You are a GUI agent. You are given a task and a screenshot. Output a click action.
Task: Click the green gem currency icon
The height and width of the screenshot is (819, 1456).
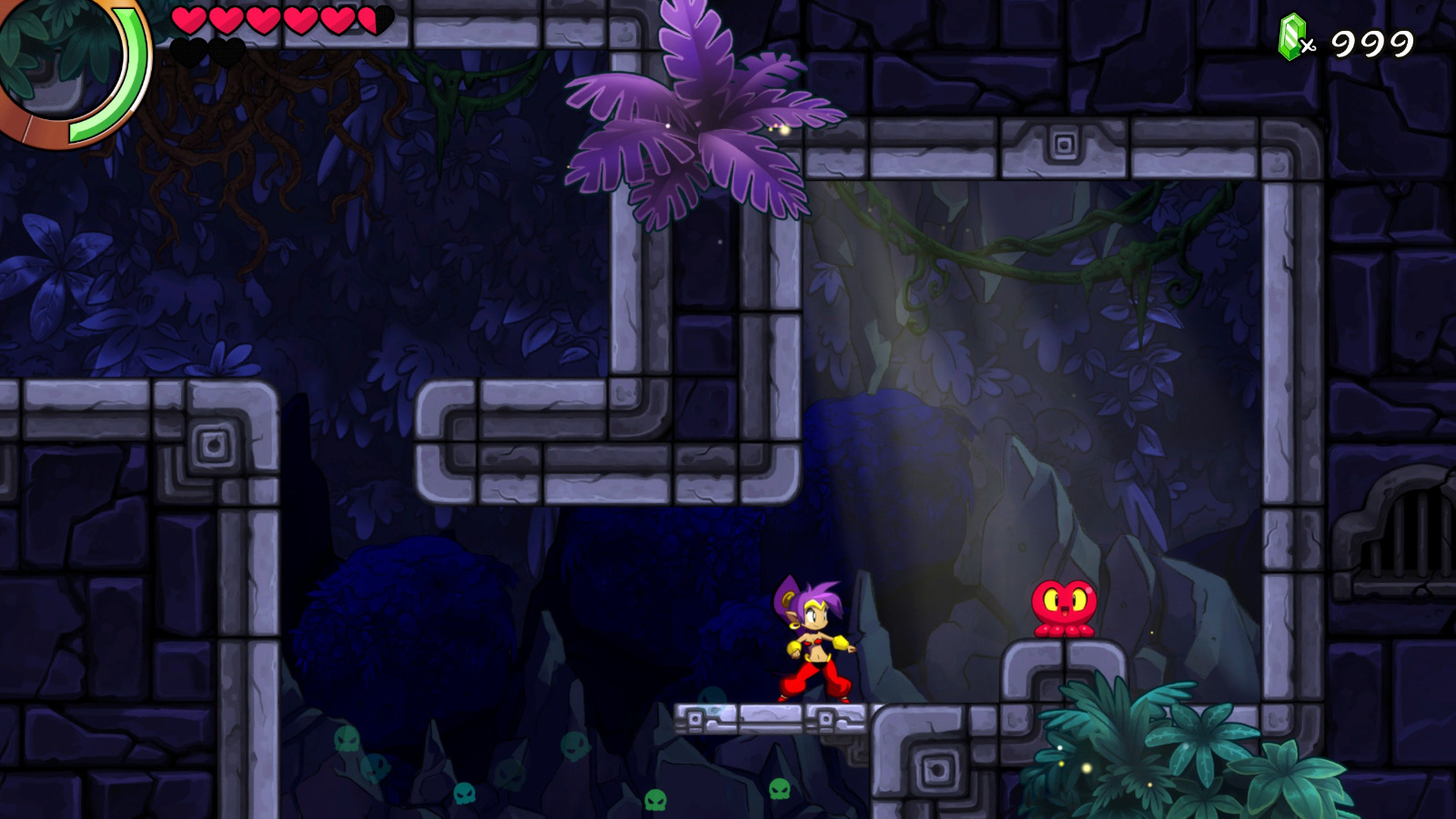[1292, 38]
